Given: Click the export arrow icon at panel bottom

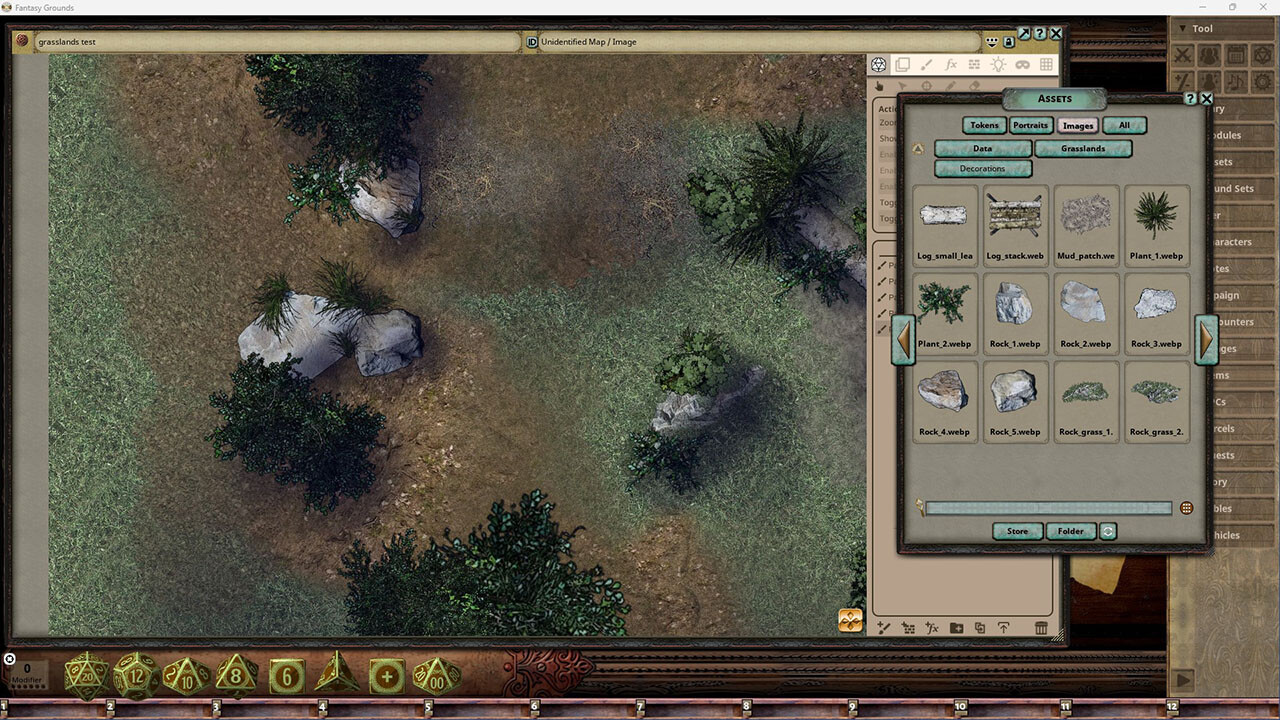Looking at the screenshot, I should [1004, 629].
